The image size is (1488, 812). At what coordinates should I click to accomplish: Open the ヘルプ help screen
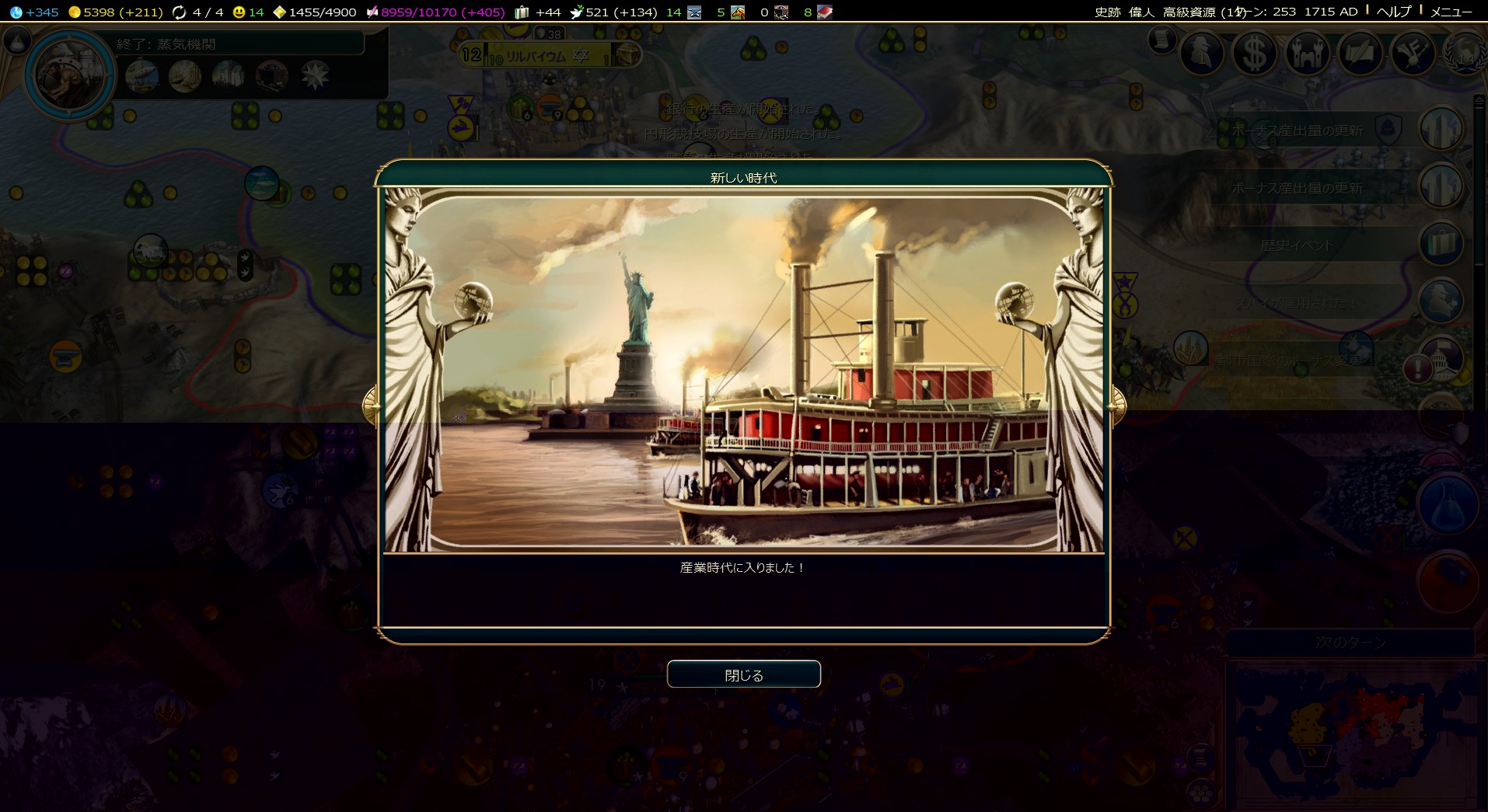point(1393,12)
